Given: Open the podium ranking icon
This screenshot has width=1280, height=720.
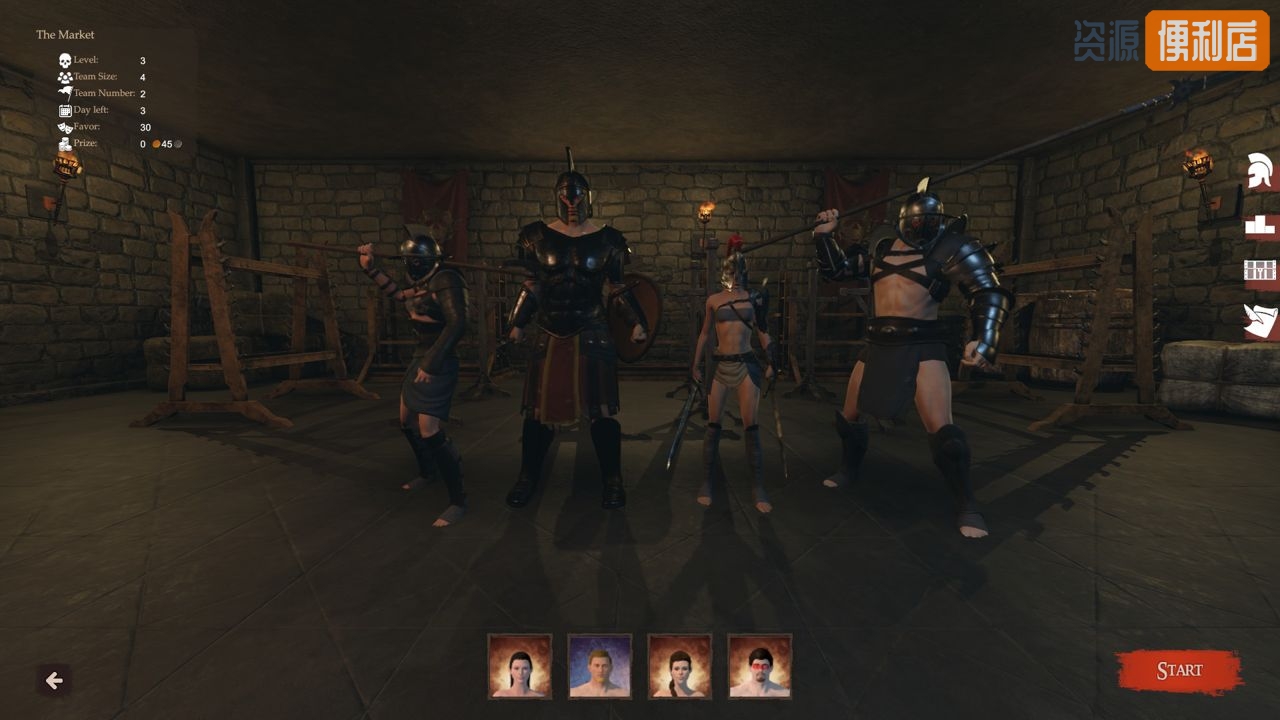Looking at the screenshot, I should pos(1260,225).
